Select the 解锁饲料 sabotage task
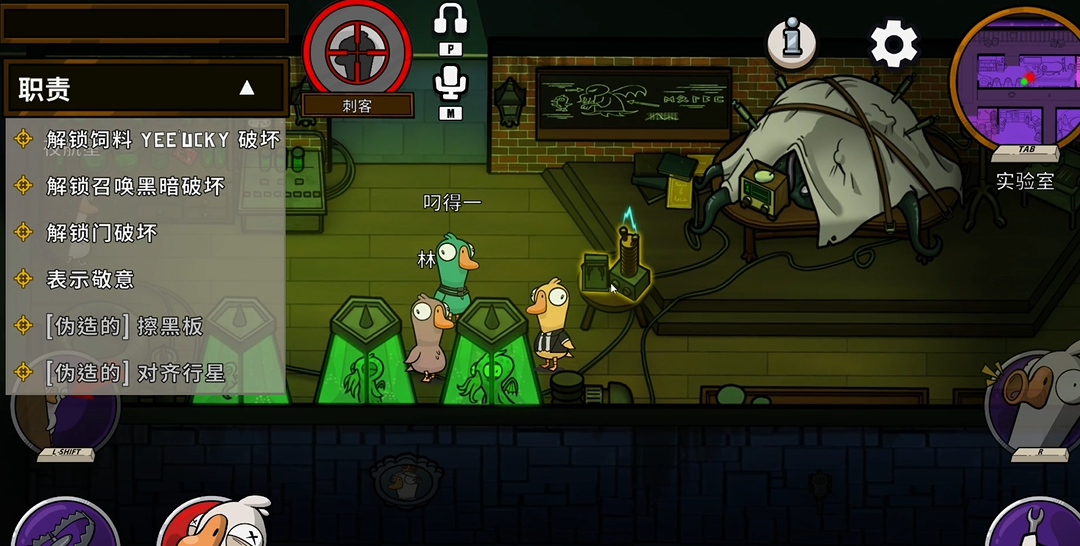The width and height of the screenshot is (1080, 546). pos(163,139)
